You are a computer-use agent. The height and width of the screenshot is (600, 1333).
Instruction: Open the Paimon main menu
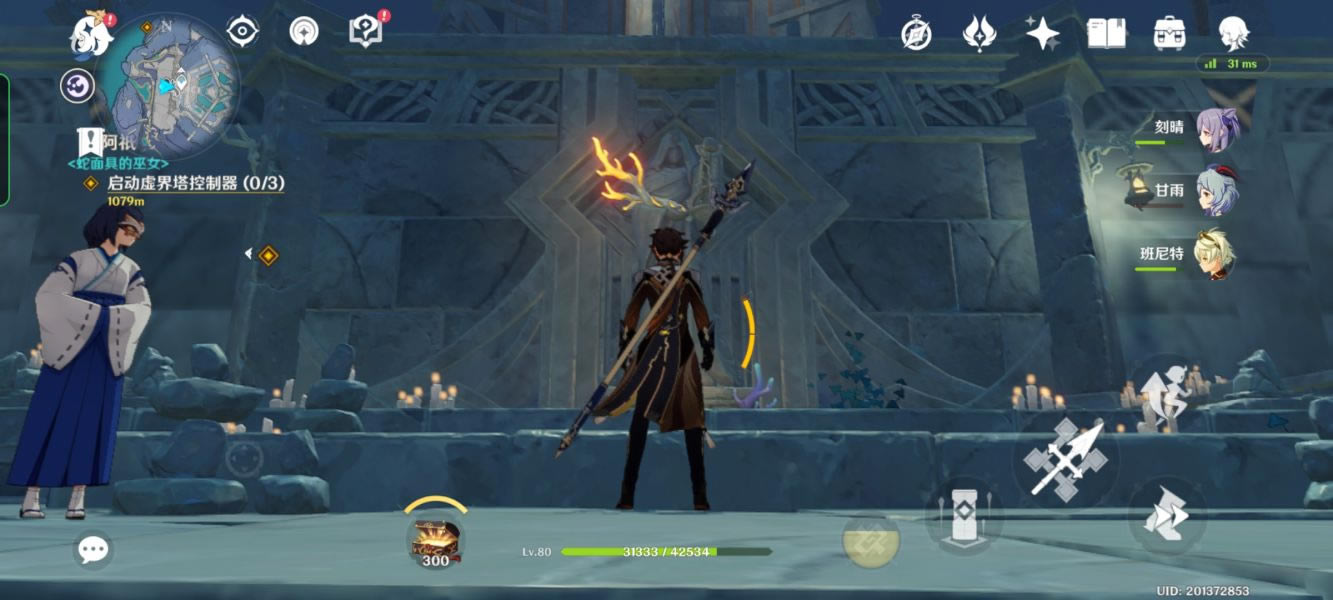click(91, 36)
